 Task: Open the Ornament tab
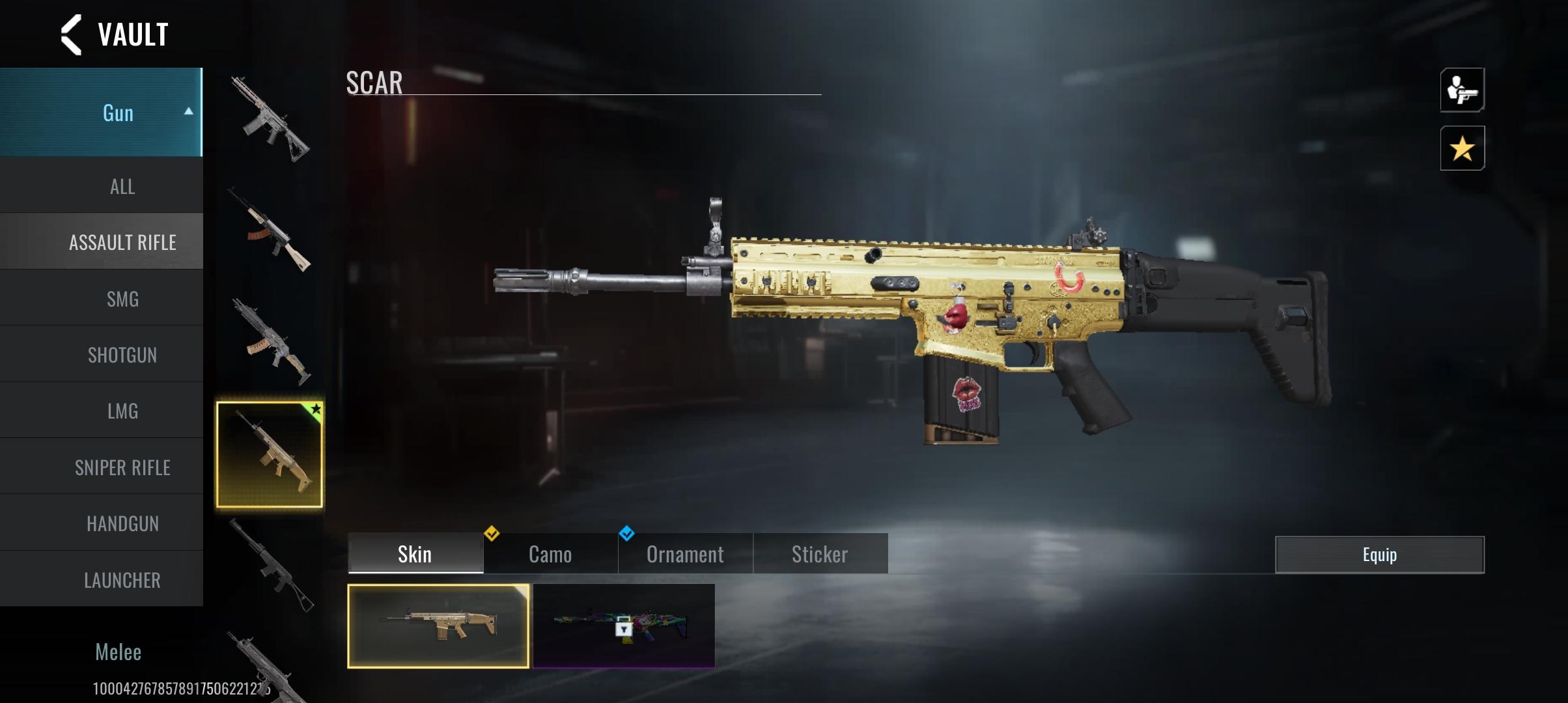(x=685, y=554)
